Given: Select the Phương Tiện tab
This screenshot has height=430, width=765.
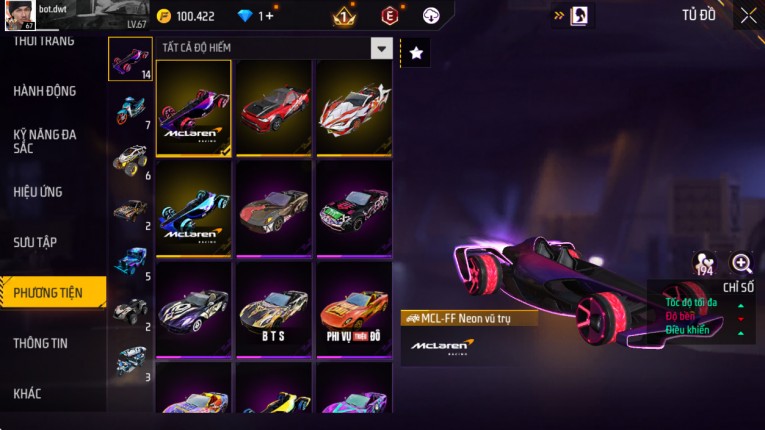Looking at the screenshot, I should click(48, 293).
